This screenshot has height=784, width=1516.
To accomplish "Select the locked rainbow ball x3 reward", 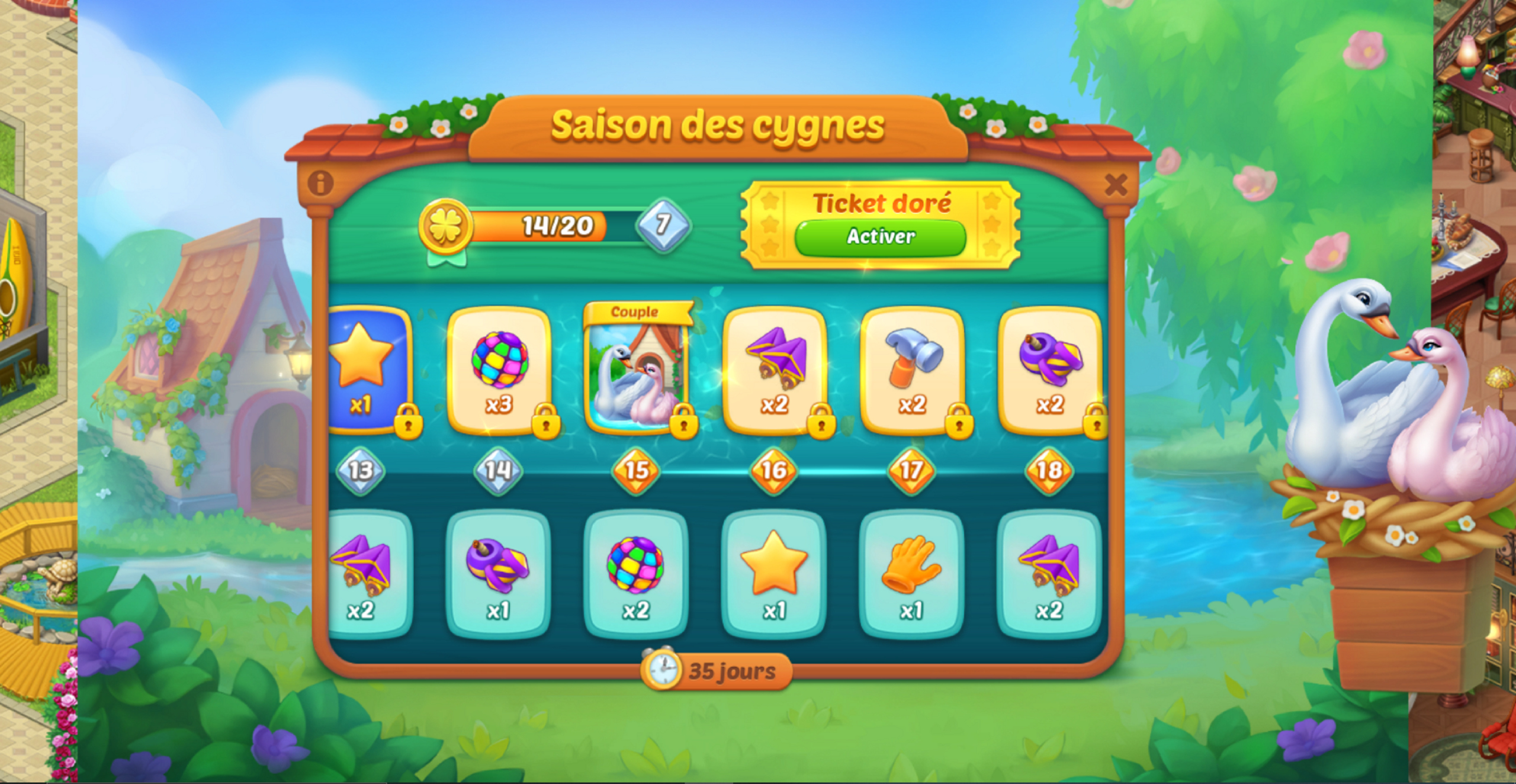I will coord(499,372).
